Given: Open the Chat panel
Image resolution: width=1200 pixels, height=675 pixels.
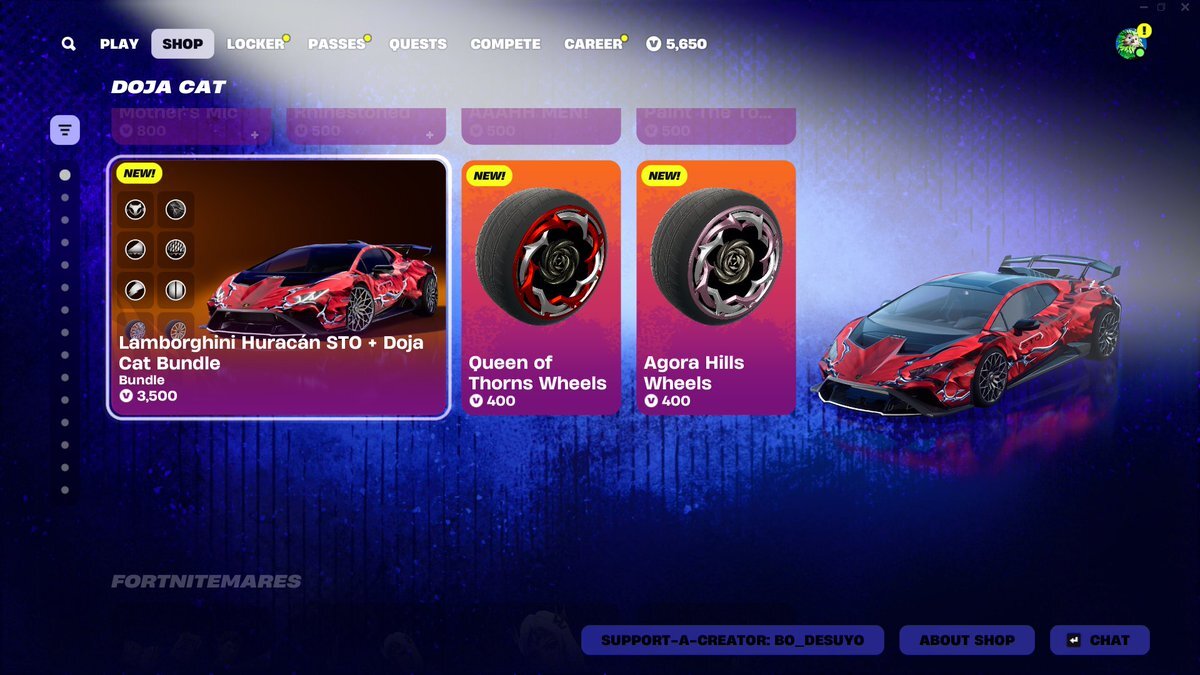Looking at the screenshot, I should (1099, 640).
